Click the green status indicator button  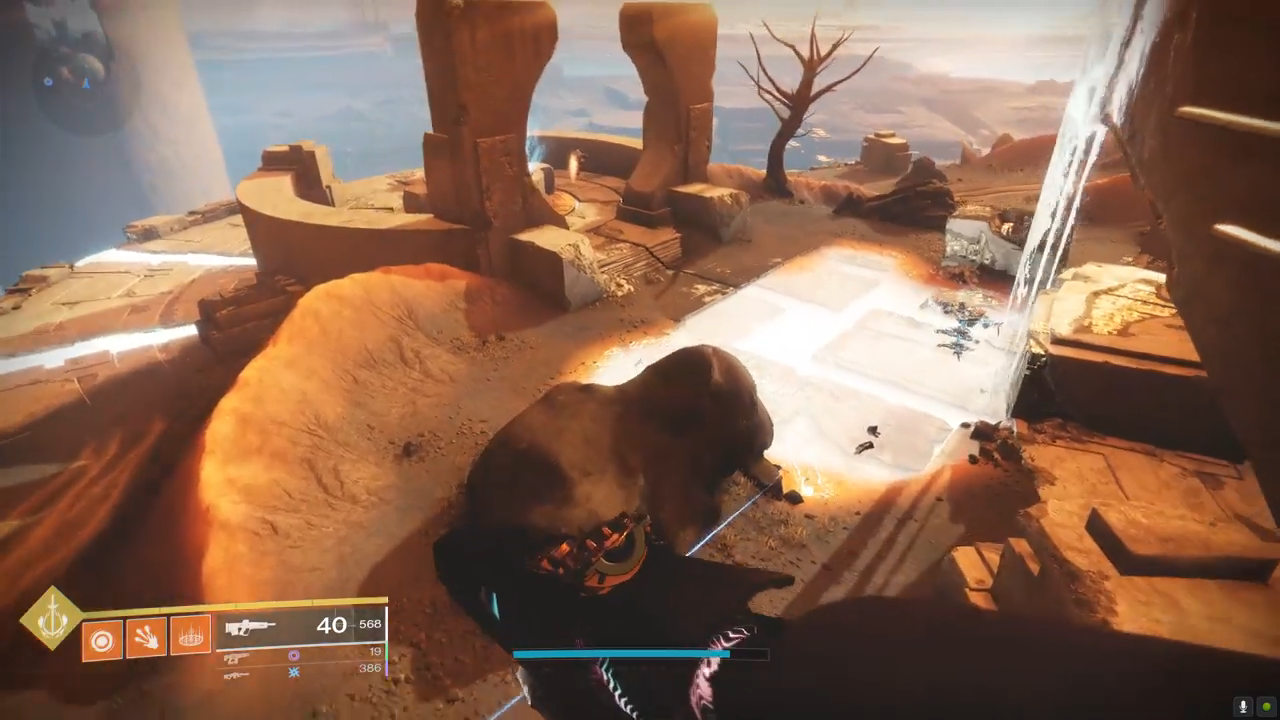(x=1266, y=706)
